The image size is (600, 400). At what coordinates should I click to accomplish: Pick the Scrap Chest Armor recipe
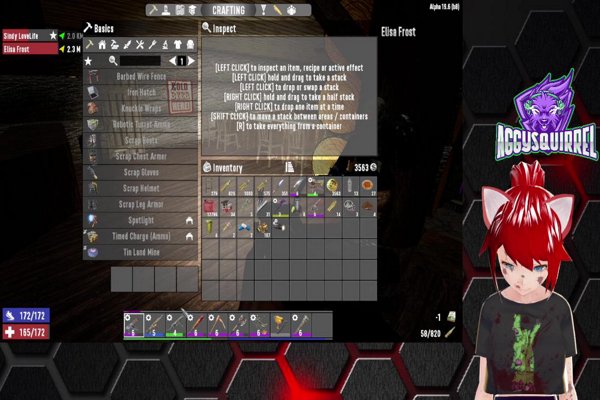(x=140, y=156)
